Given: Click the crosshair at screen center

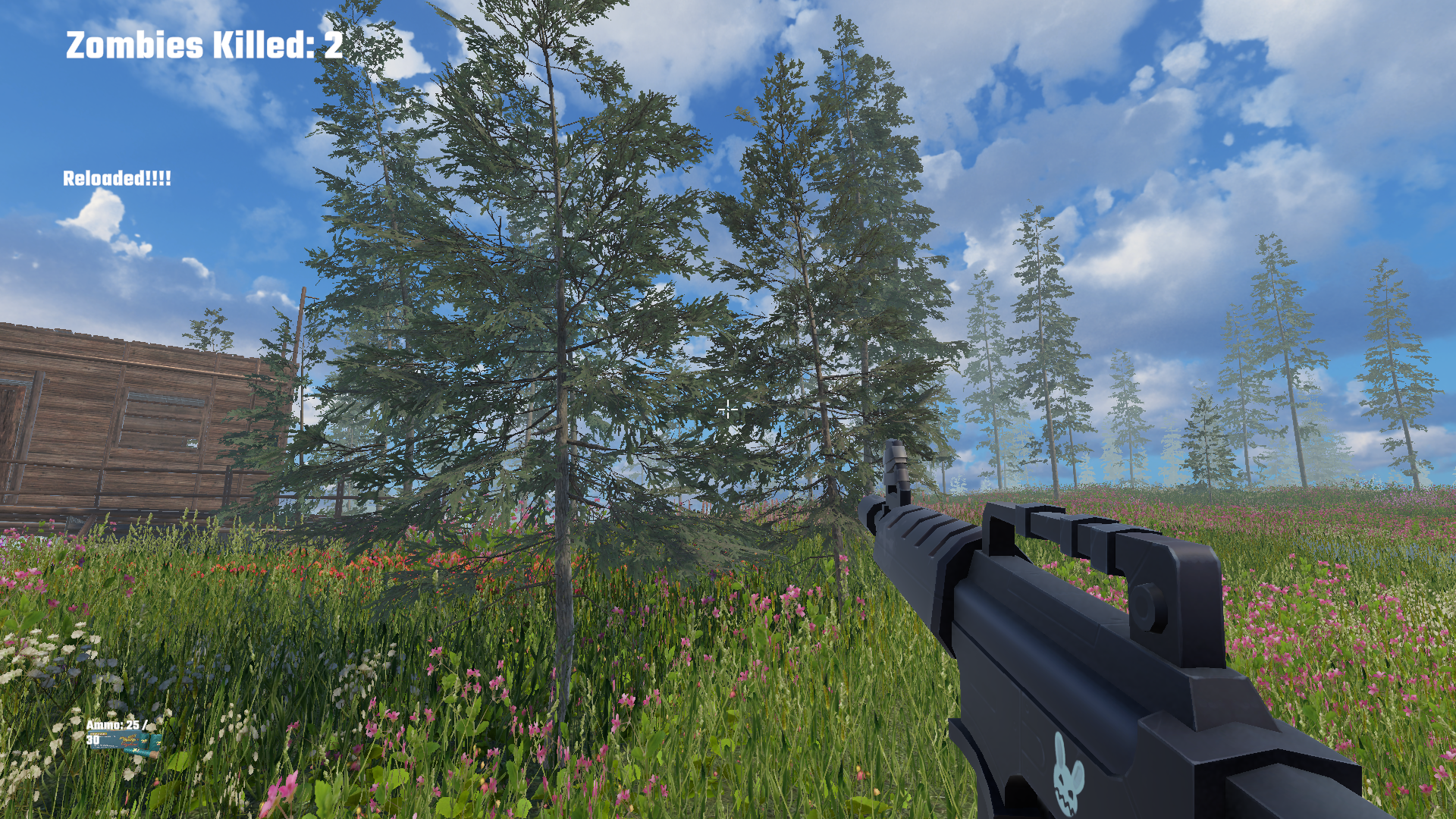Looking at the screenshot, I should coord(728,409).
